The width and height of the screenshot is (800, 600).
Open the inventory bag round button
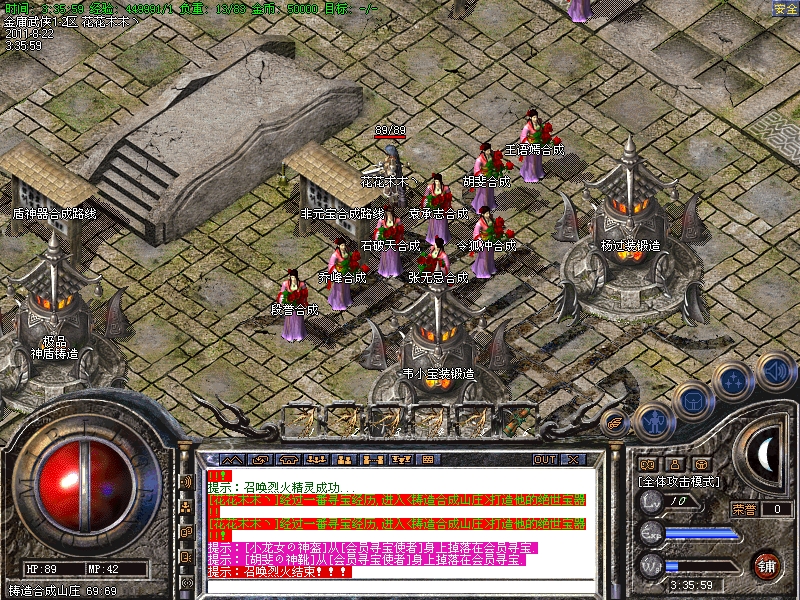point(692,401)
